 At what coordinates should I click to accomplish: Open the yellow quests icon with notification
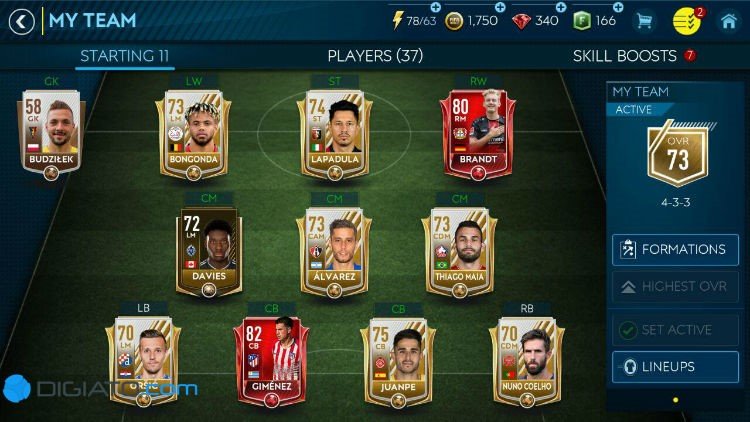(686, 21)
